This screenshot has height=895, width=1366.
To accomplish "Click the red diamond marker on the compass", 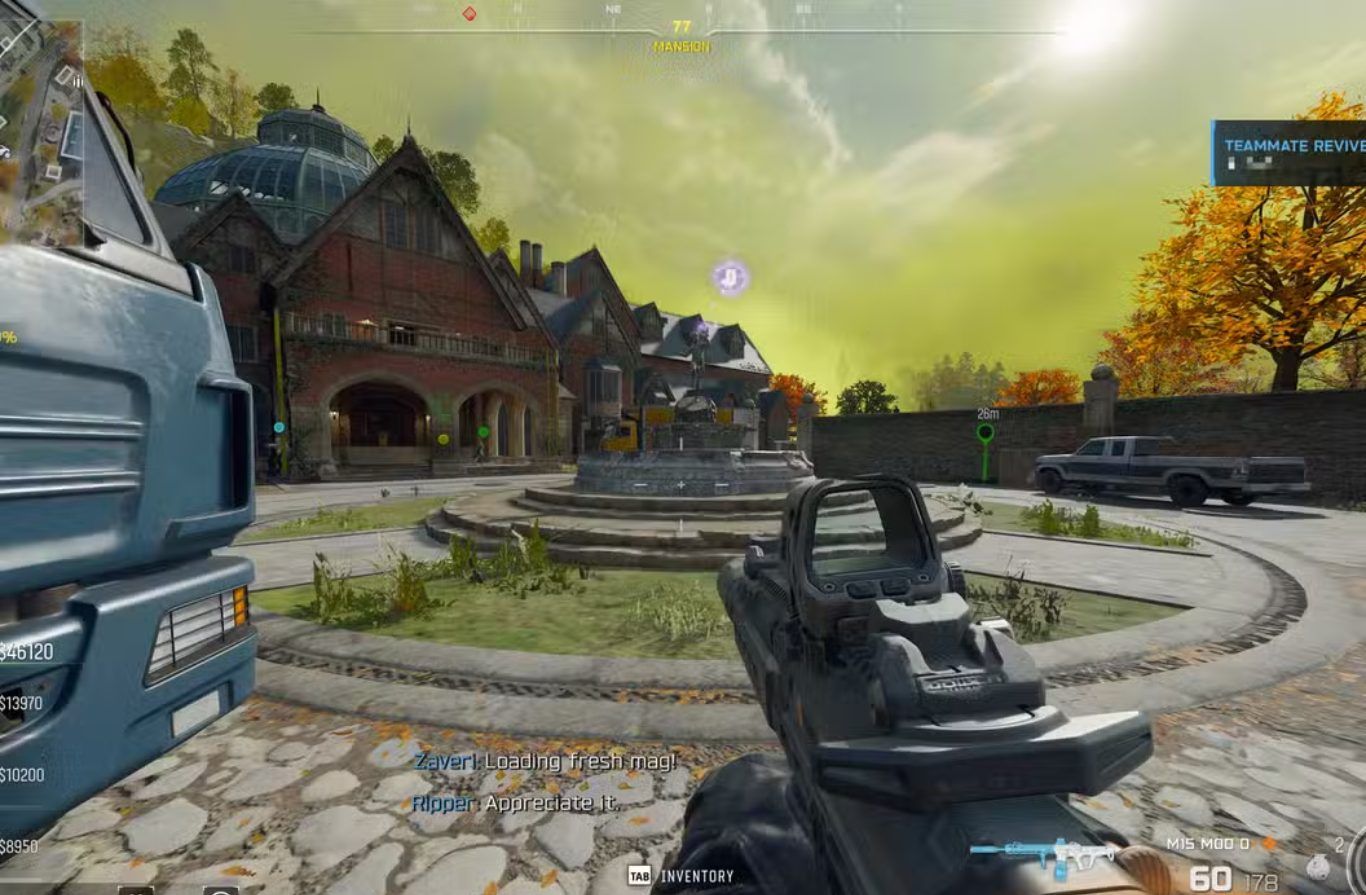I will point(469,14).
